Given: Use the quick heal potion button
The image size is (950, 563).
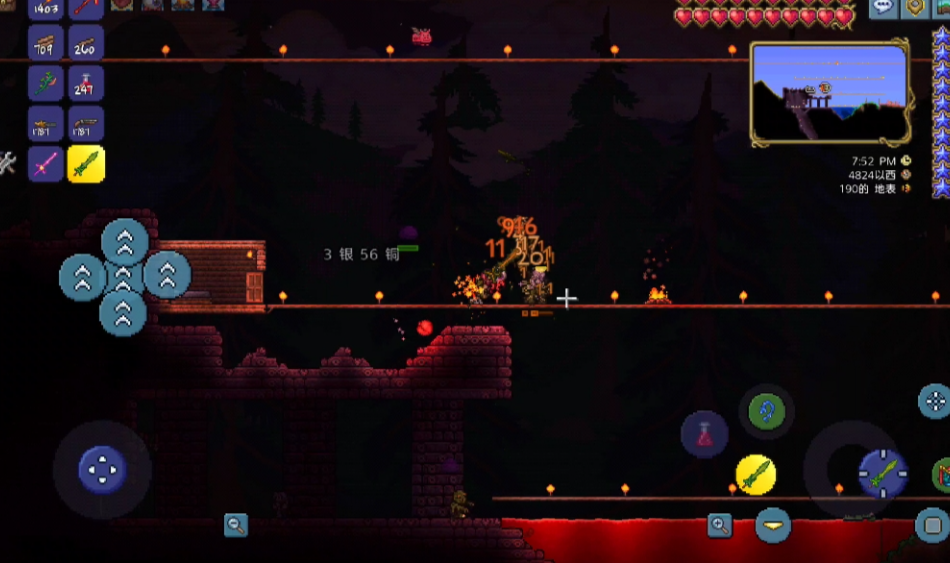Looking at the screenshot, I should 704,435.
